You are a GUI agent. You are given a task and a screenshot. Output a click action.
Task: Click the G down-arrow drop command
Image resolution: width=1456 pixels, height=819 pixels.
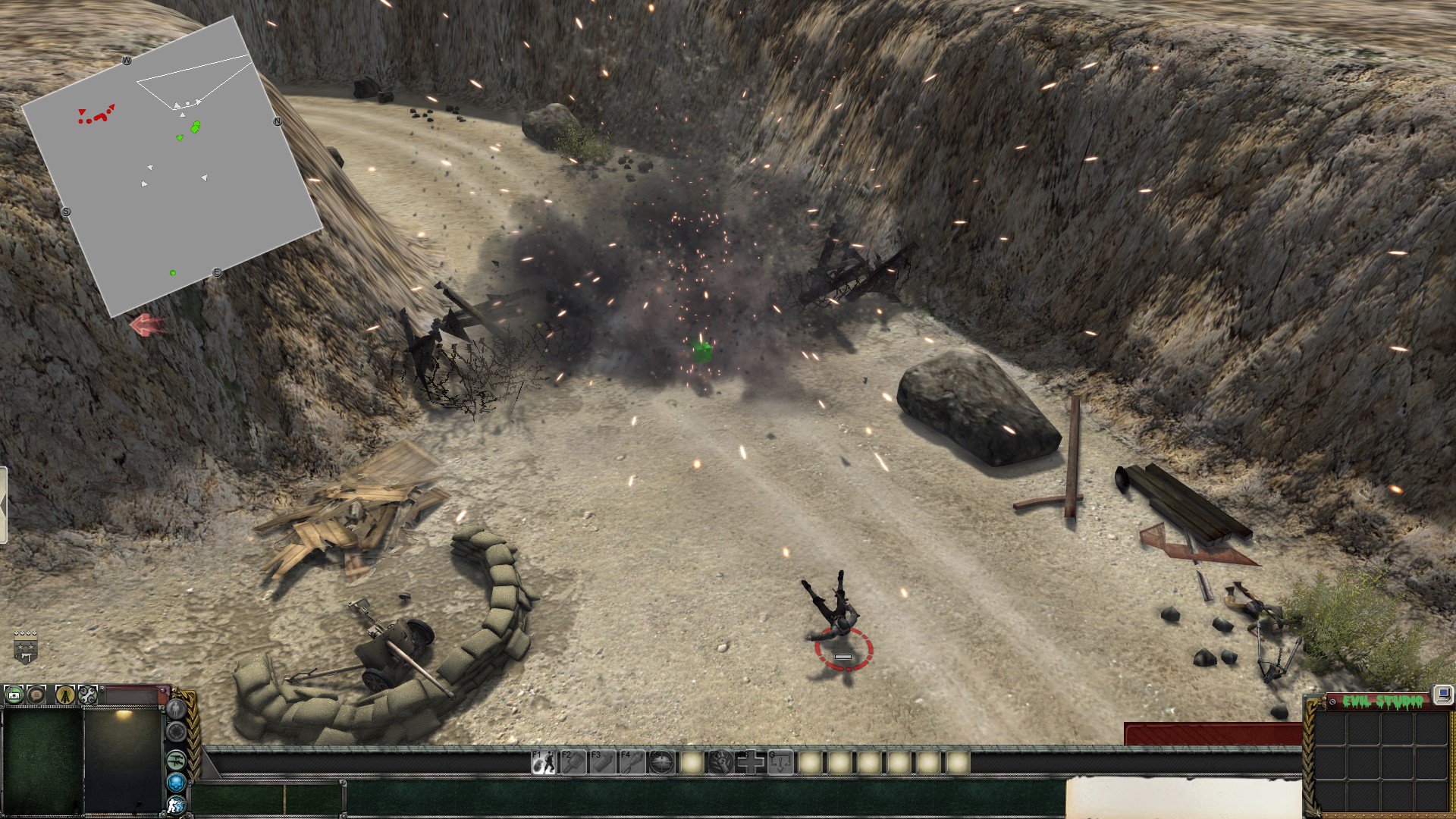pos(780,761)
